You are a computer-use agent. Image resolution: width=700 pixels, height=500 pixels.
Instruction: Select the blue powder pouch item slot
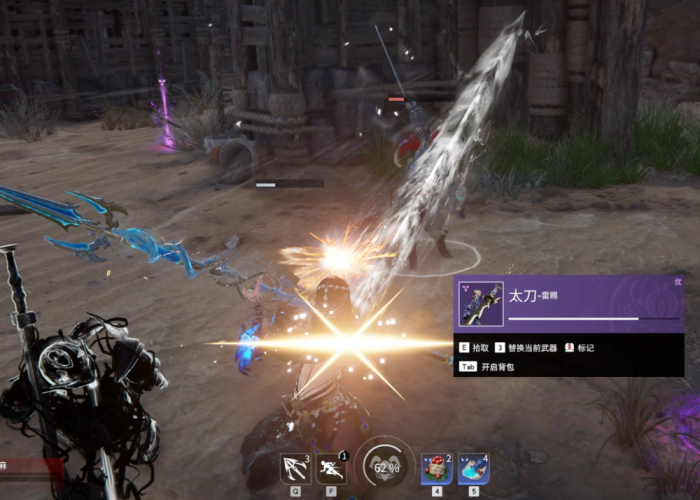[x=473, y=468]
